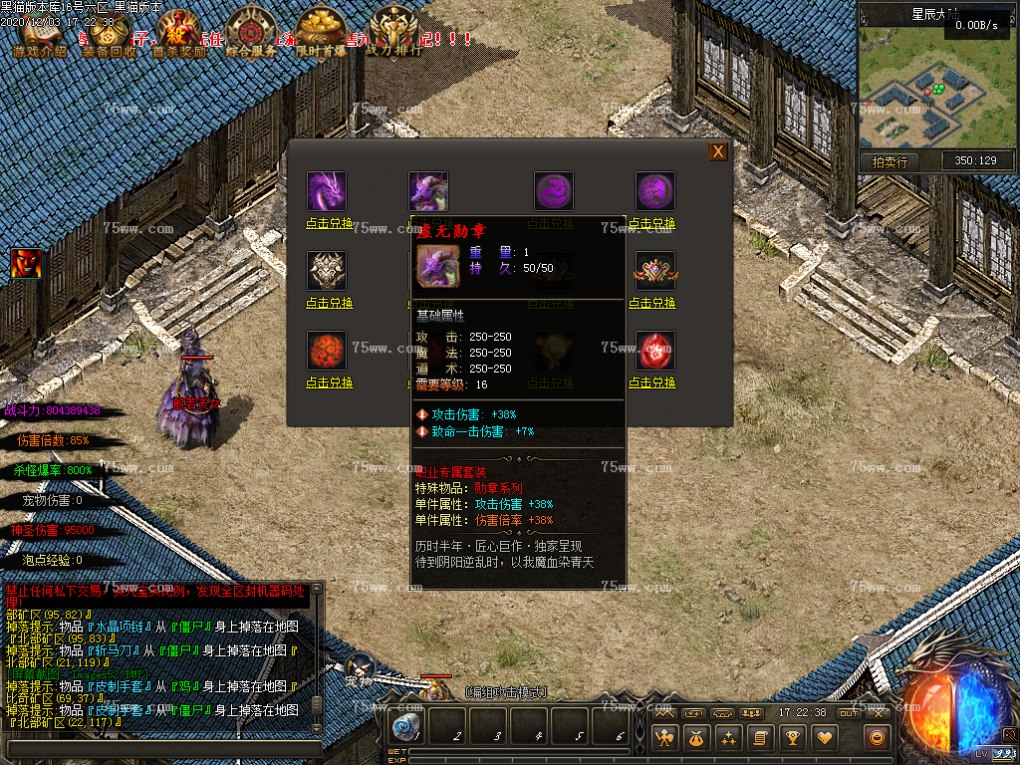Select the bone skull armor icon

(327, 270)
